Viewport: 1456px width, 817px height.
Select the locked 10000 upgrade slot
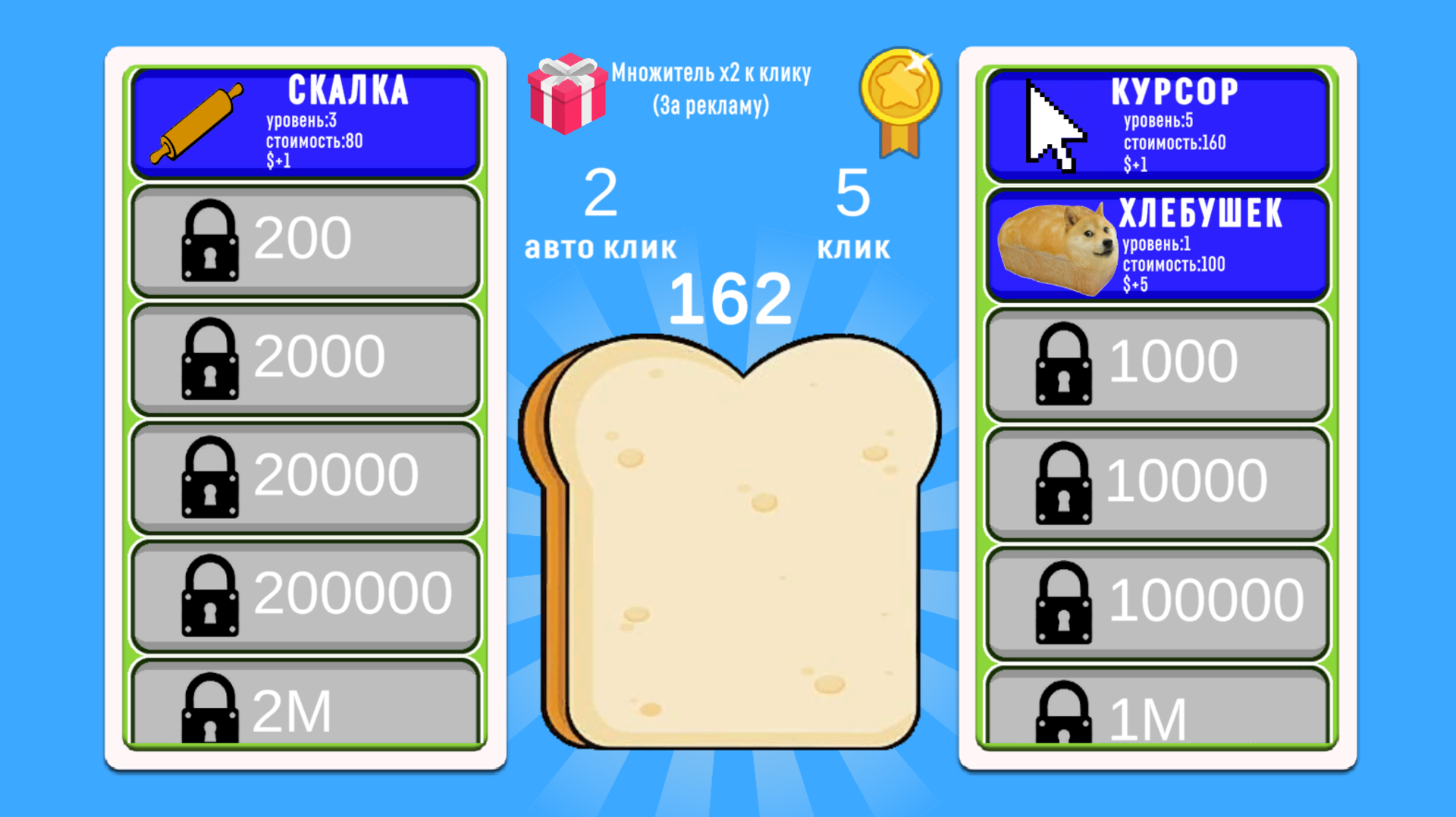tap(1156, 481)
